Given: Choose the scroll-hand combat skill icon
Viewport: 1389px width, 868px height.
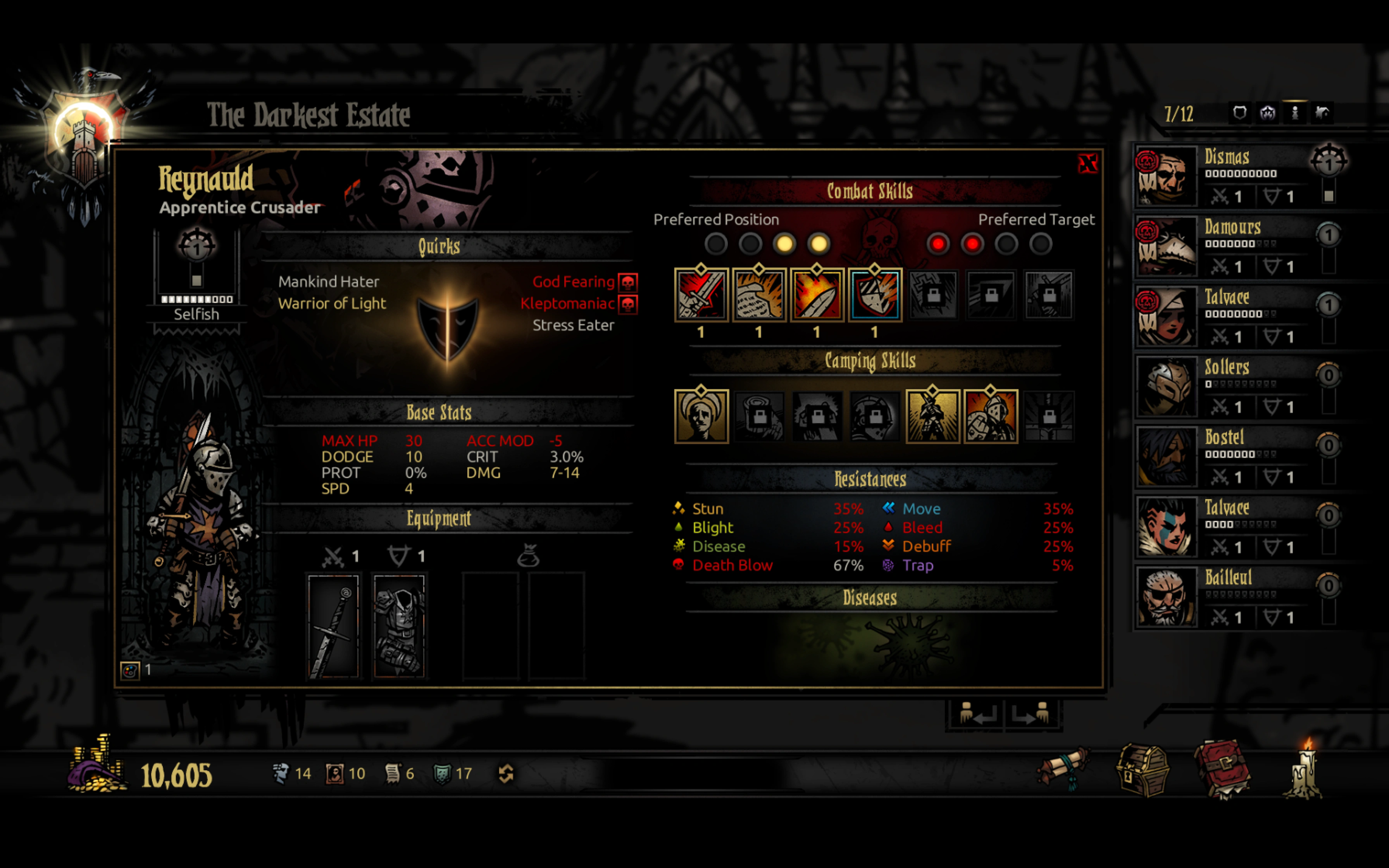Looking at the screenshot, I should [759, 295].
